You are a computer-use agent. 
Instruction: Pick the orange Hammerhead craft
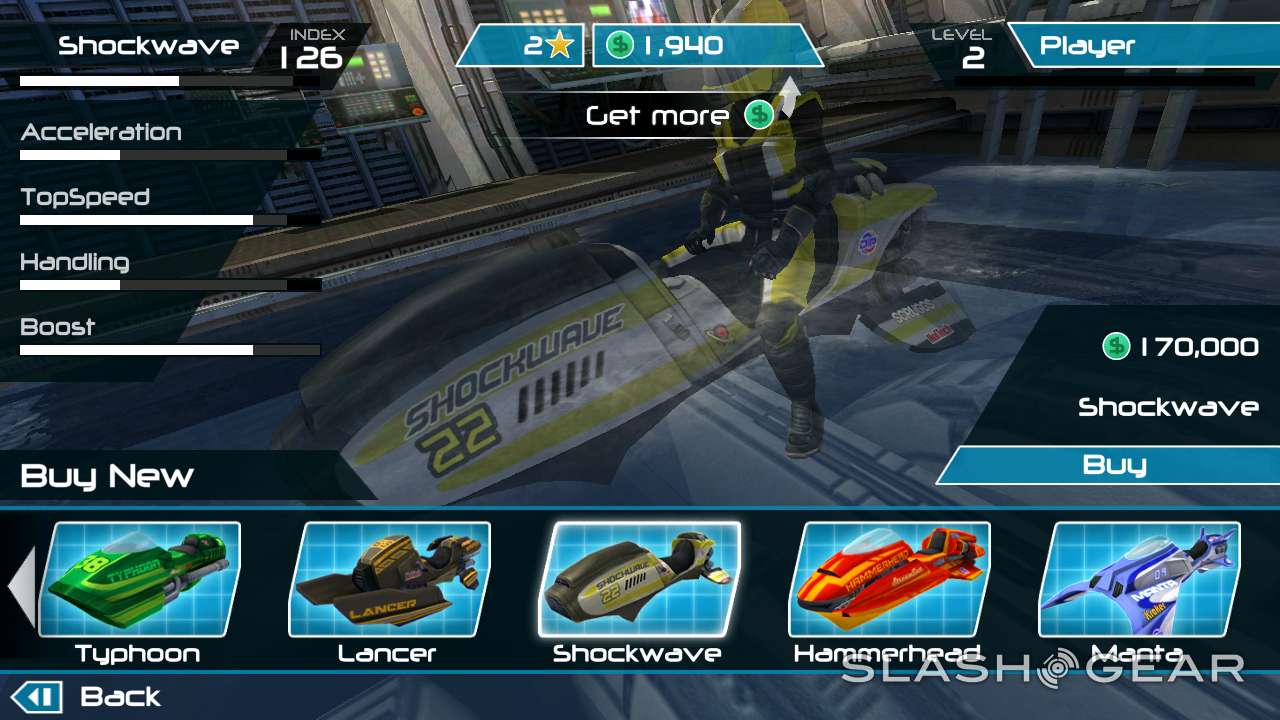[889, 580]
